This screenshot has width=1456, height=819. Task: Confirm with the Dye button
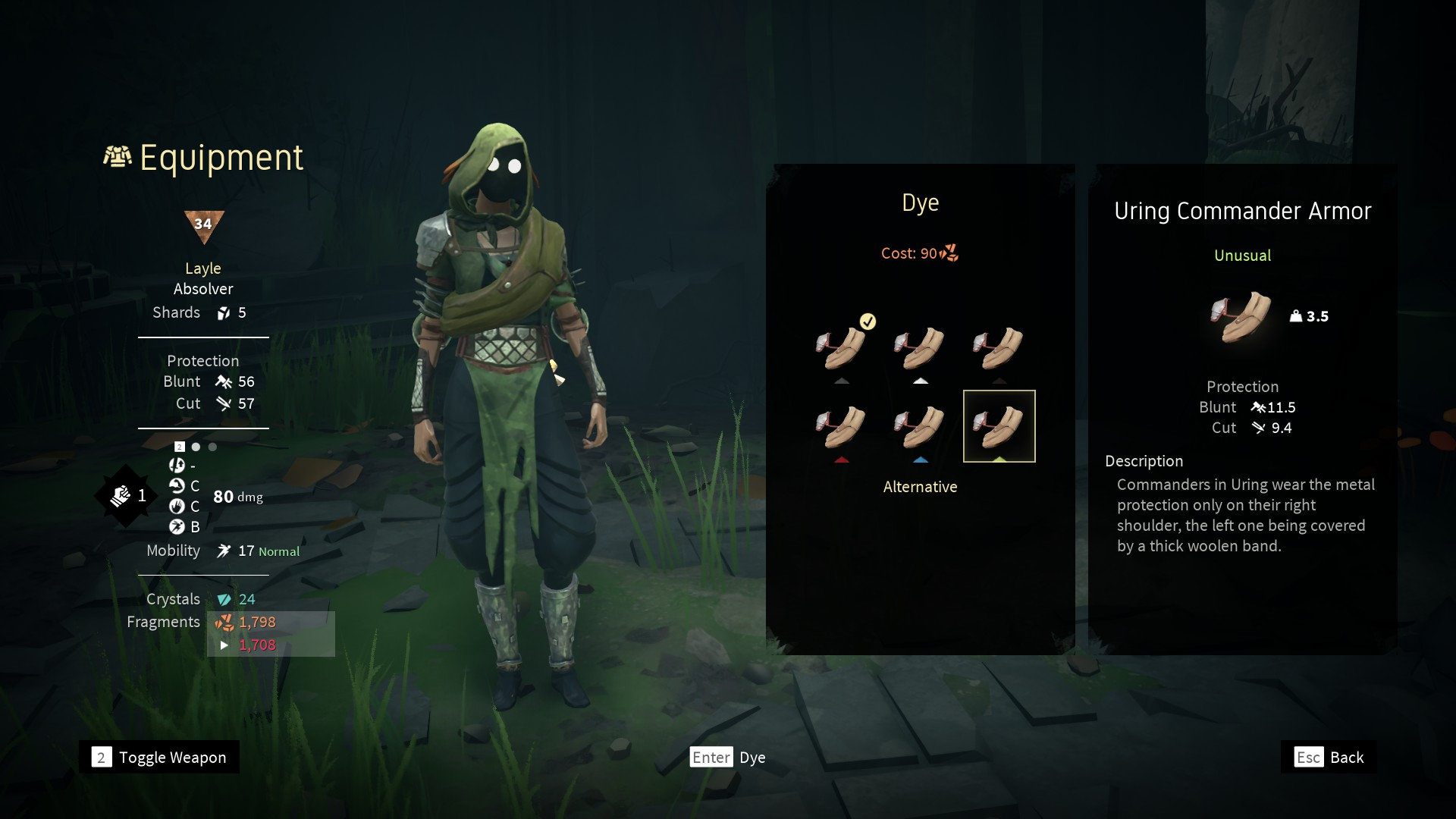pyautogui.click(x=727, y=757)
